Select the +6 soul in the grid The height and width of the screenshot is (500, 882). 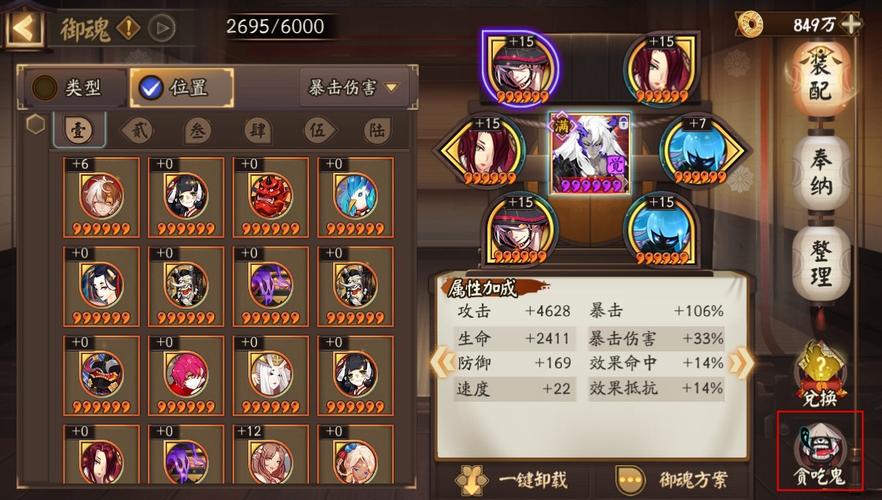102,198
